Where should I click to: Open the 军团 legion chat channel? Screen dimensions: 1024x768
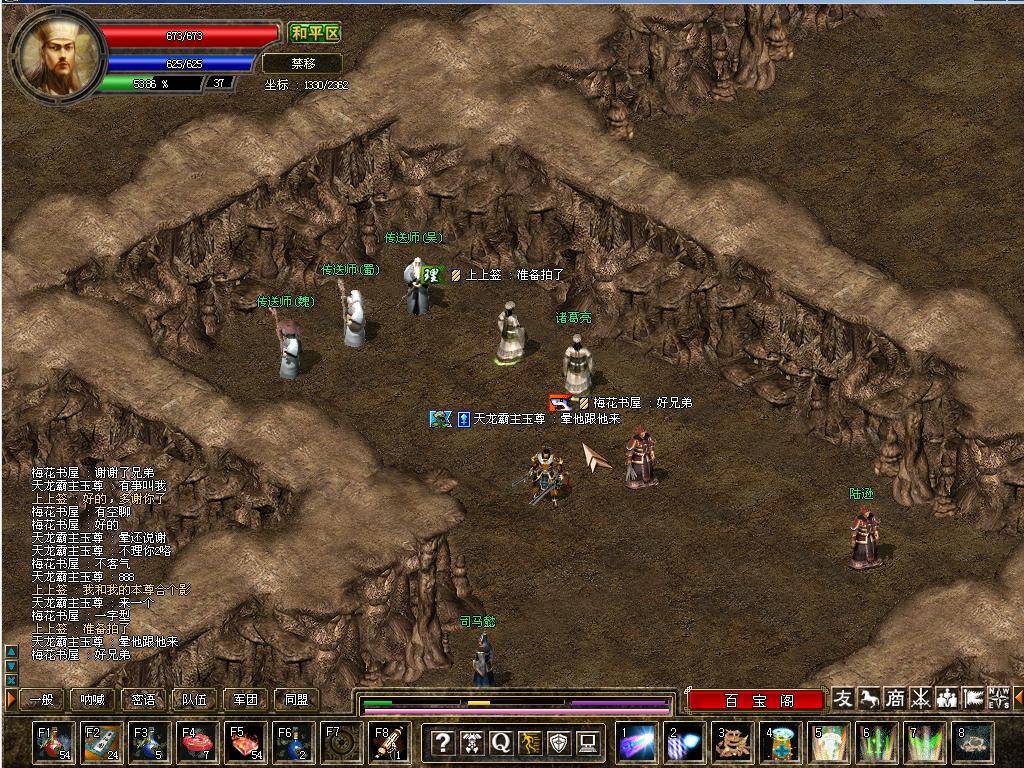[x=246, y=700]
